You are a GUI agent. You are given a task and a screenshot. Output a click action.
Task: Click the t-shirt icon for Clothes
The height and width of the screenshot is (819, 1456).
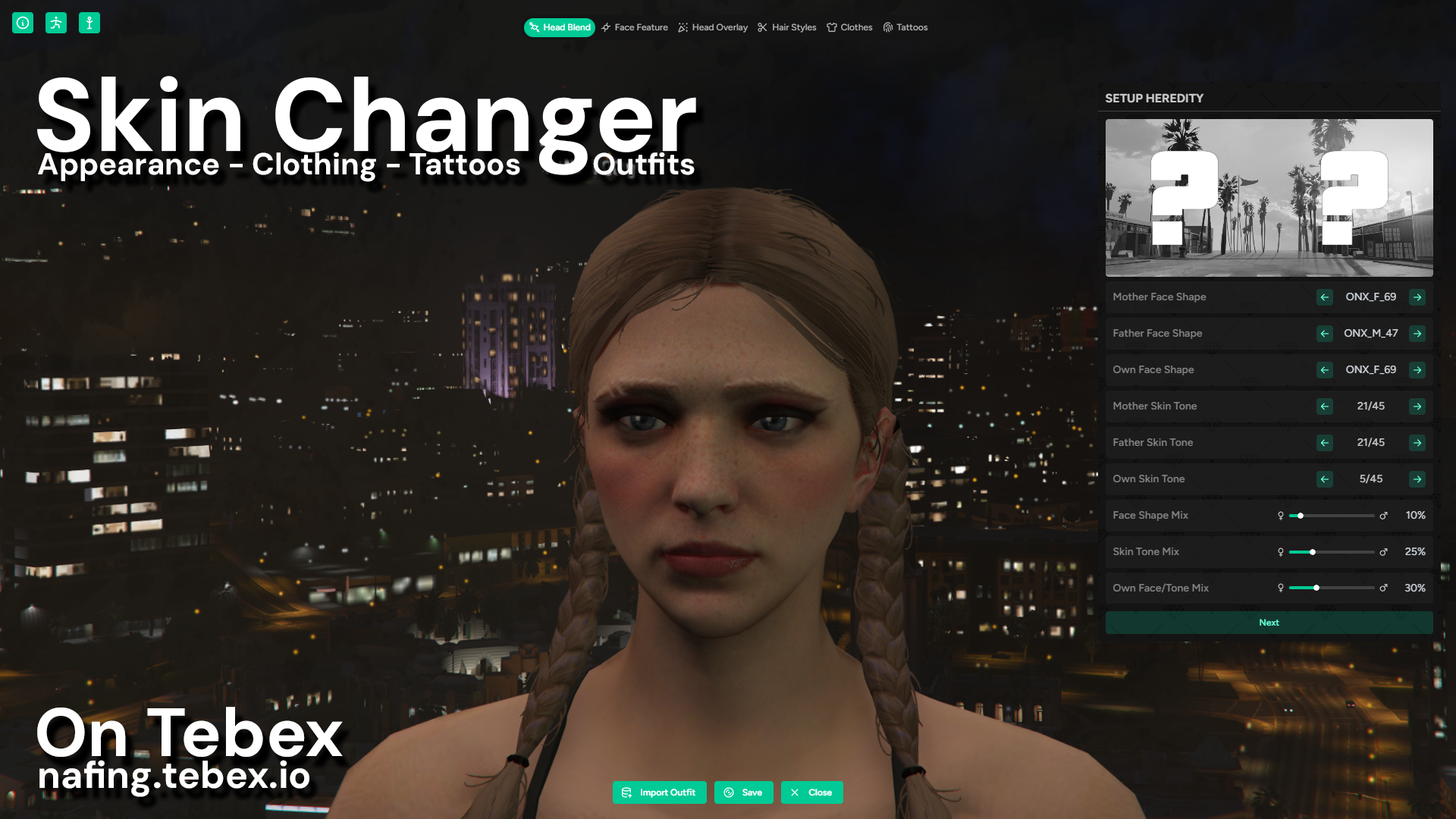(831, 27)
